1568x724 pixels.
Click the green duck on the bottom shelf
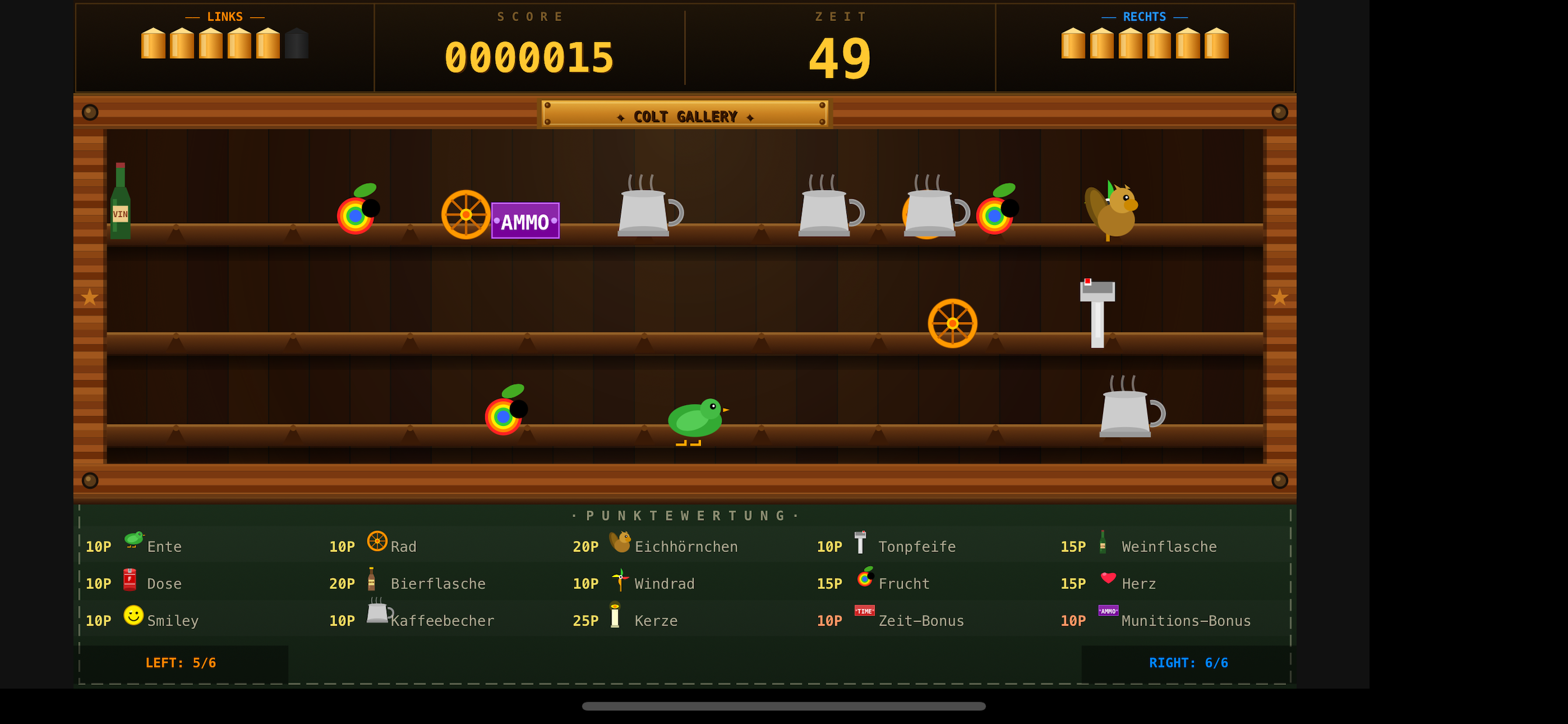[696, 420]
